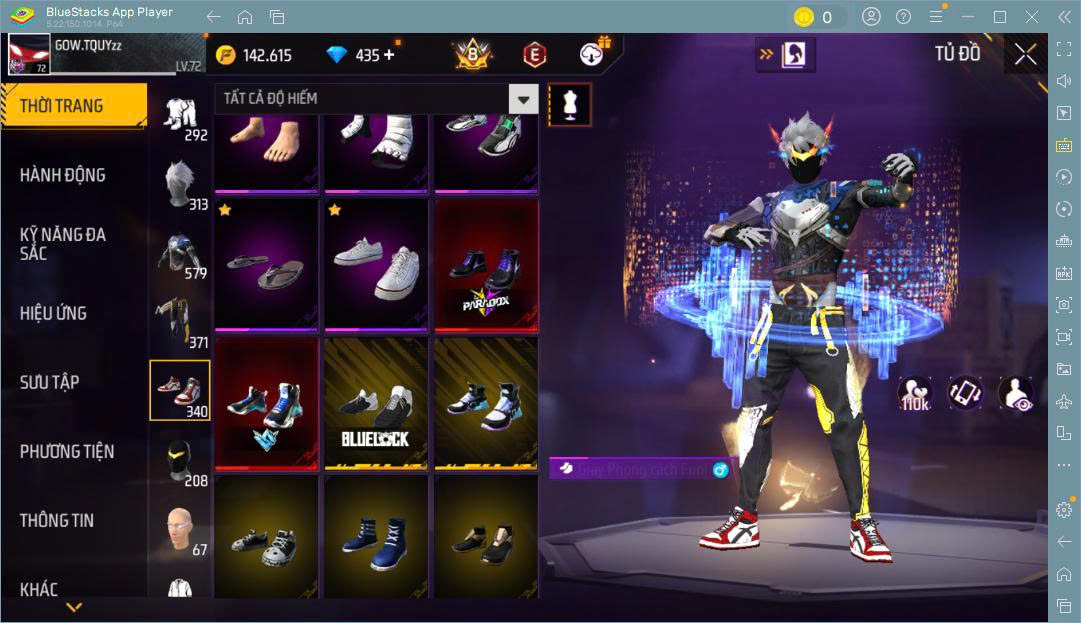Image resolution: width=1081 pixels, height=623 pixels.
Task: Close the wardrobe with the X button
Action: (x=1025, y=55)
